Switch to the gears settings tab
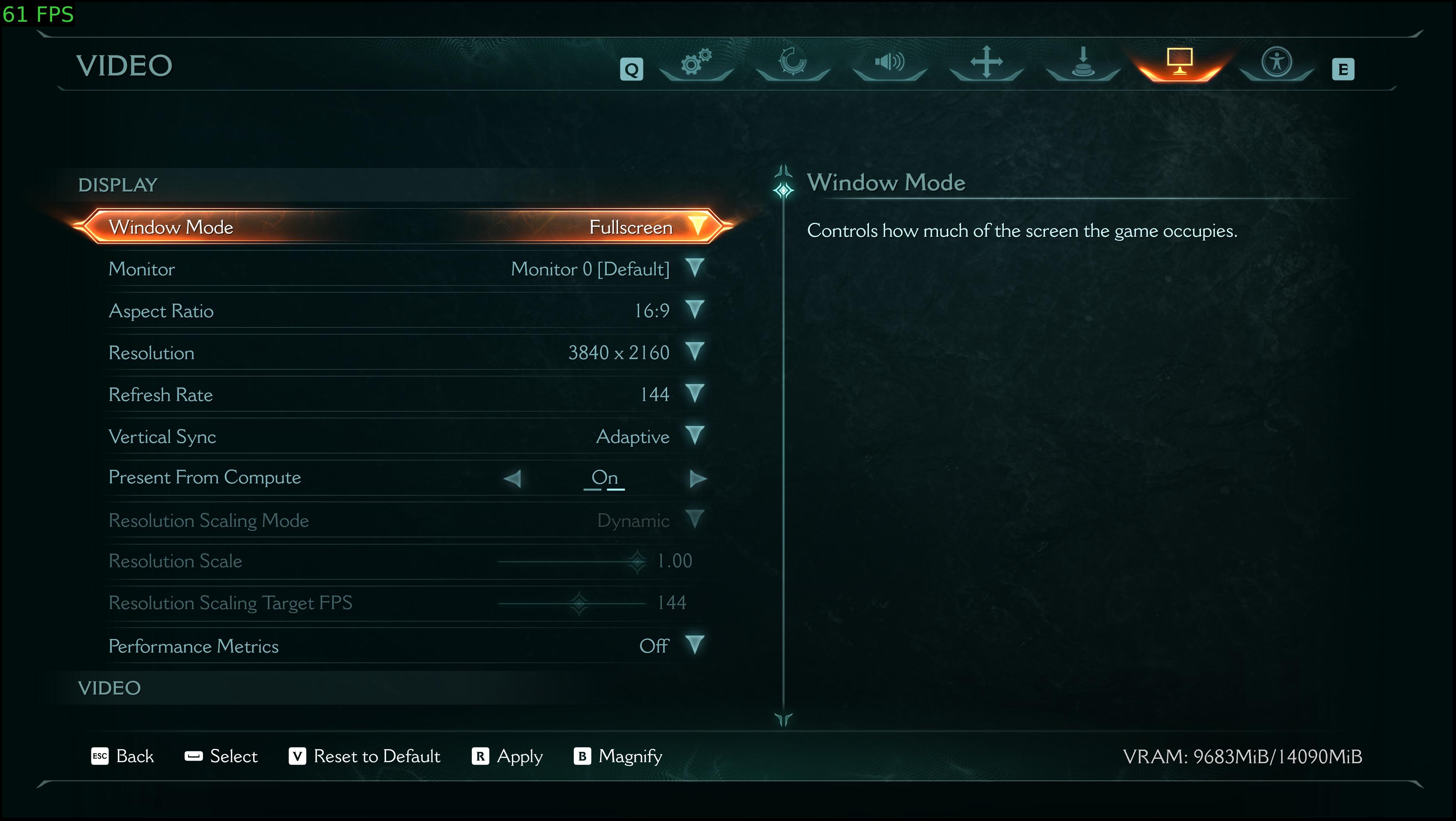Viewport: 1456px width, 821px height. [x=696, y=63]
